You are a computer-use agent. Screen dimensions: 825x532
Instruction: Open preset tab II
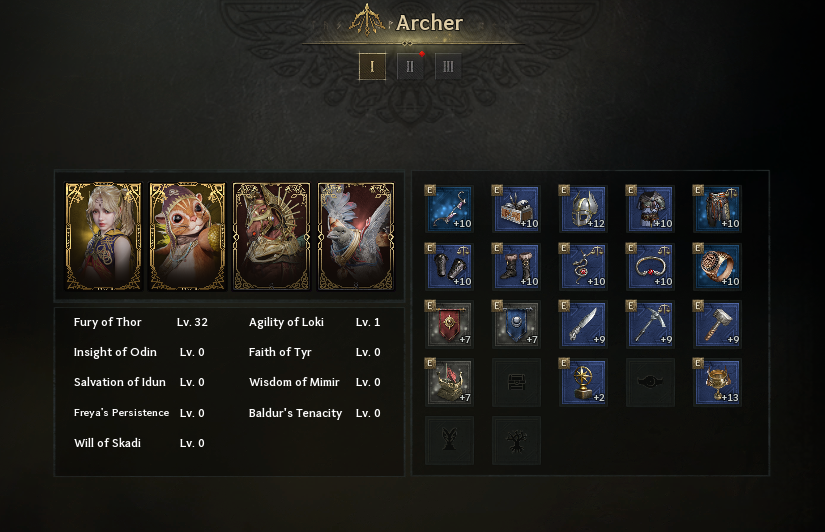click(x=410, y=66)
